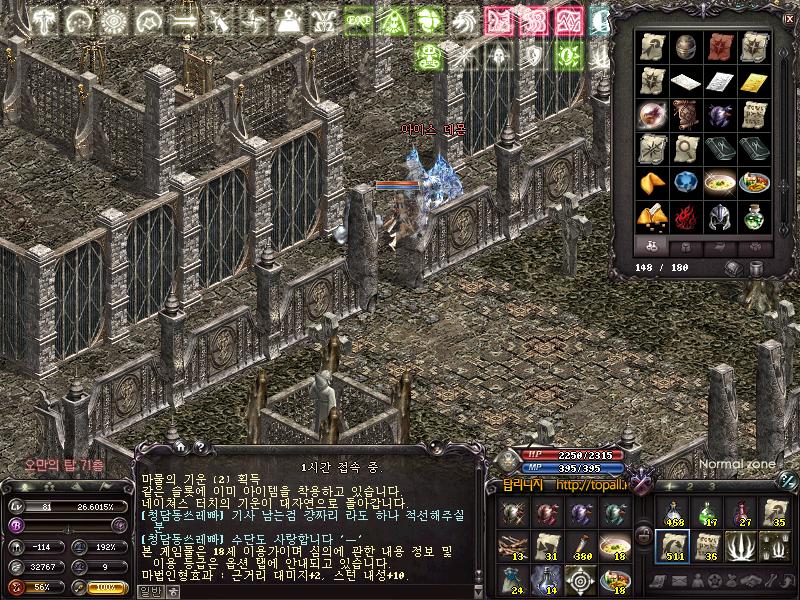Use the blue potion with count 468

click(x=674, y=512)
